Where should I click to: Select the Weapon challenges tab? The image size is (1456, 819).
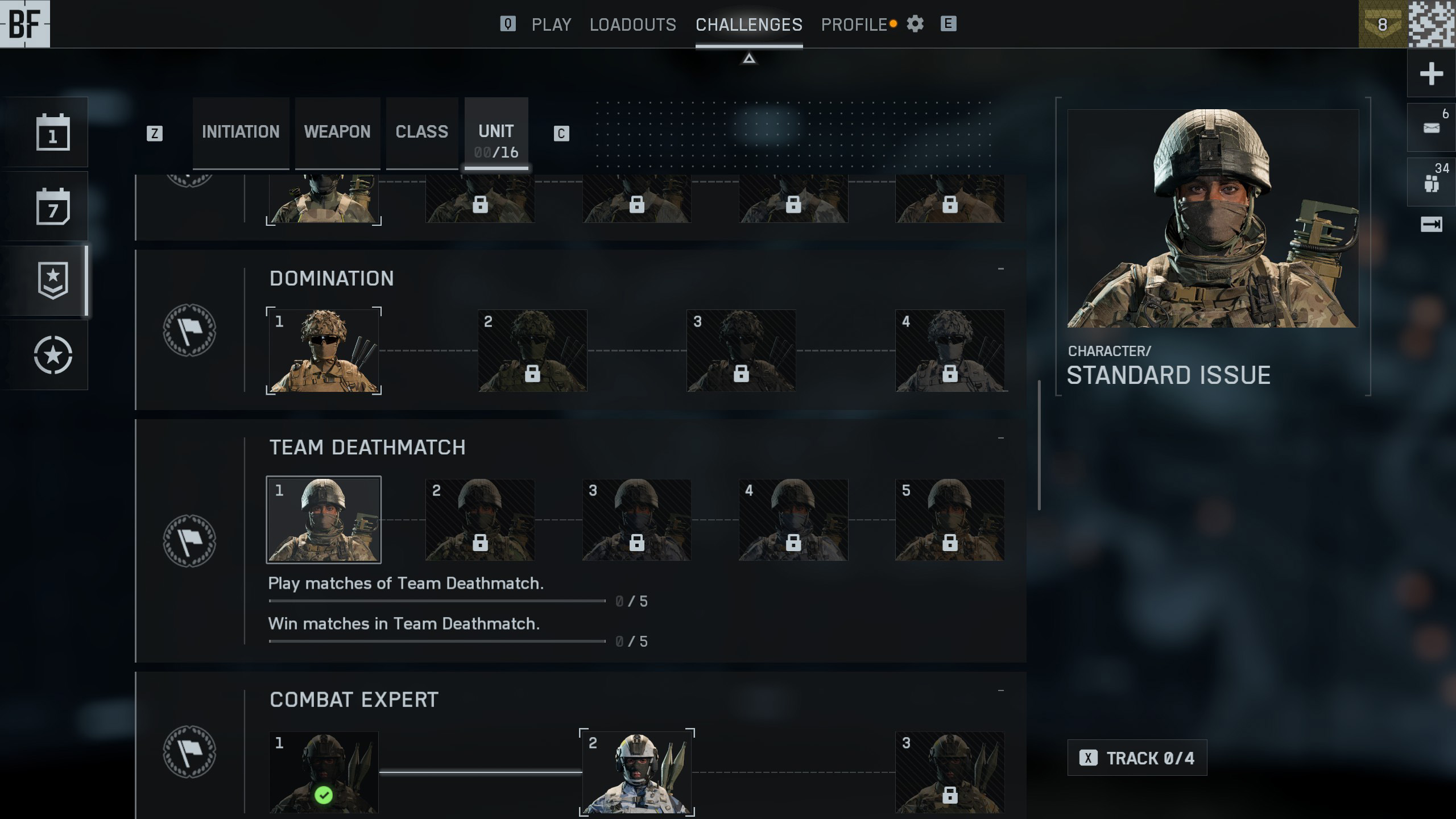tap(337, 132)
